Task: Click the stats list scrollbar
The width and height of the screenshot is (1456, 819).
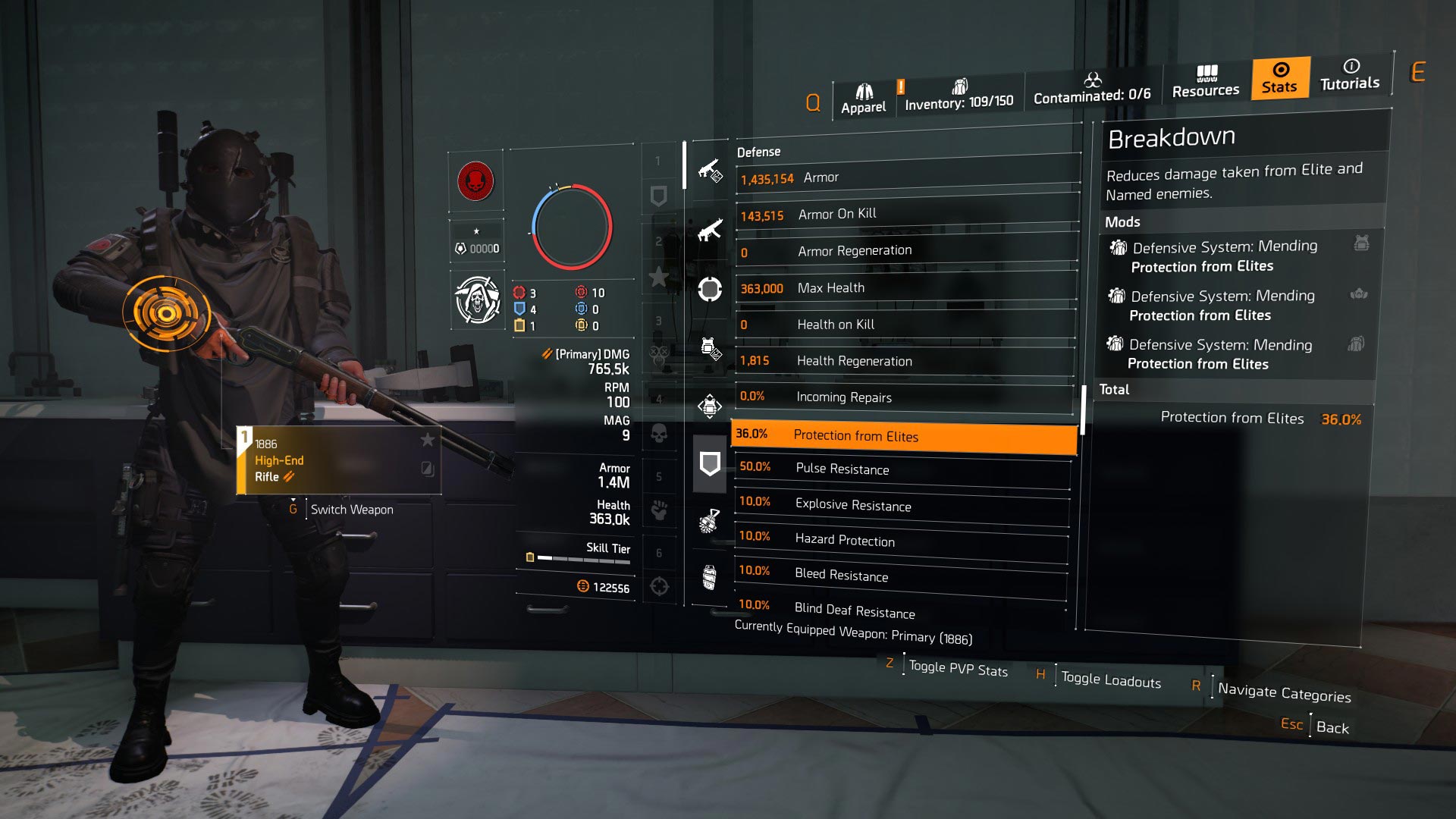Action: pos(1084,406)
